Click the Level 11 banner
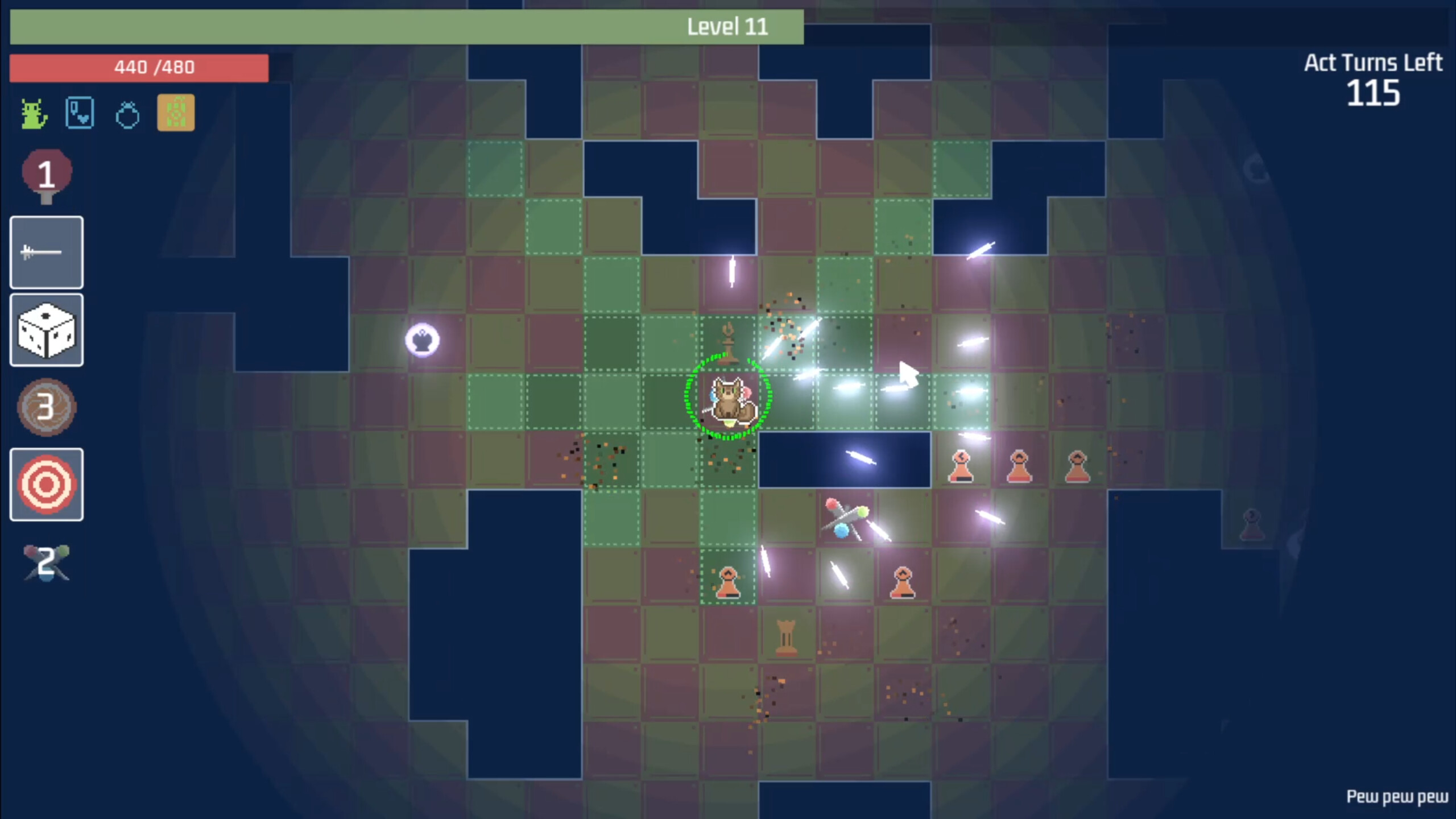 tap(728, 26)
